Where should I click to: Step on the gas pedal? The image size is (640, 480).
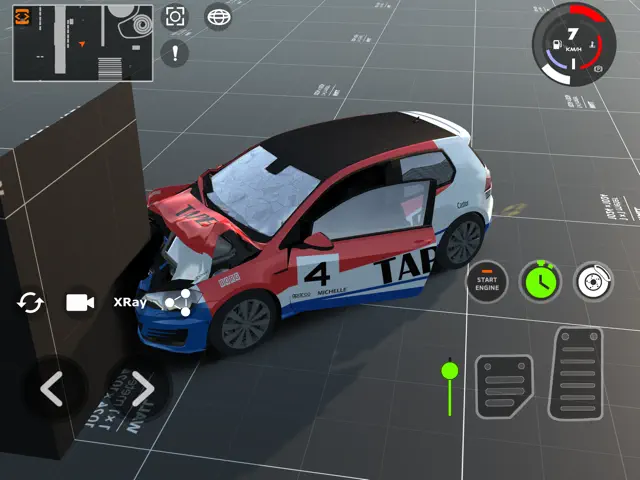pyautogui.click(x=577, y=375)
